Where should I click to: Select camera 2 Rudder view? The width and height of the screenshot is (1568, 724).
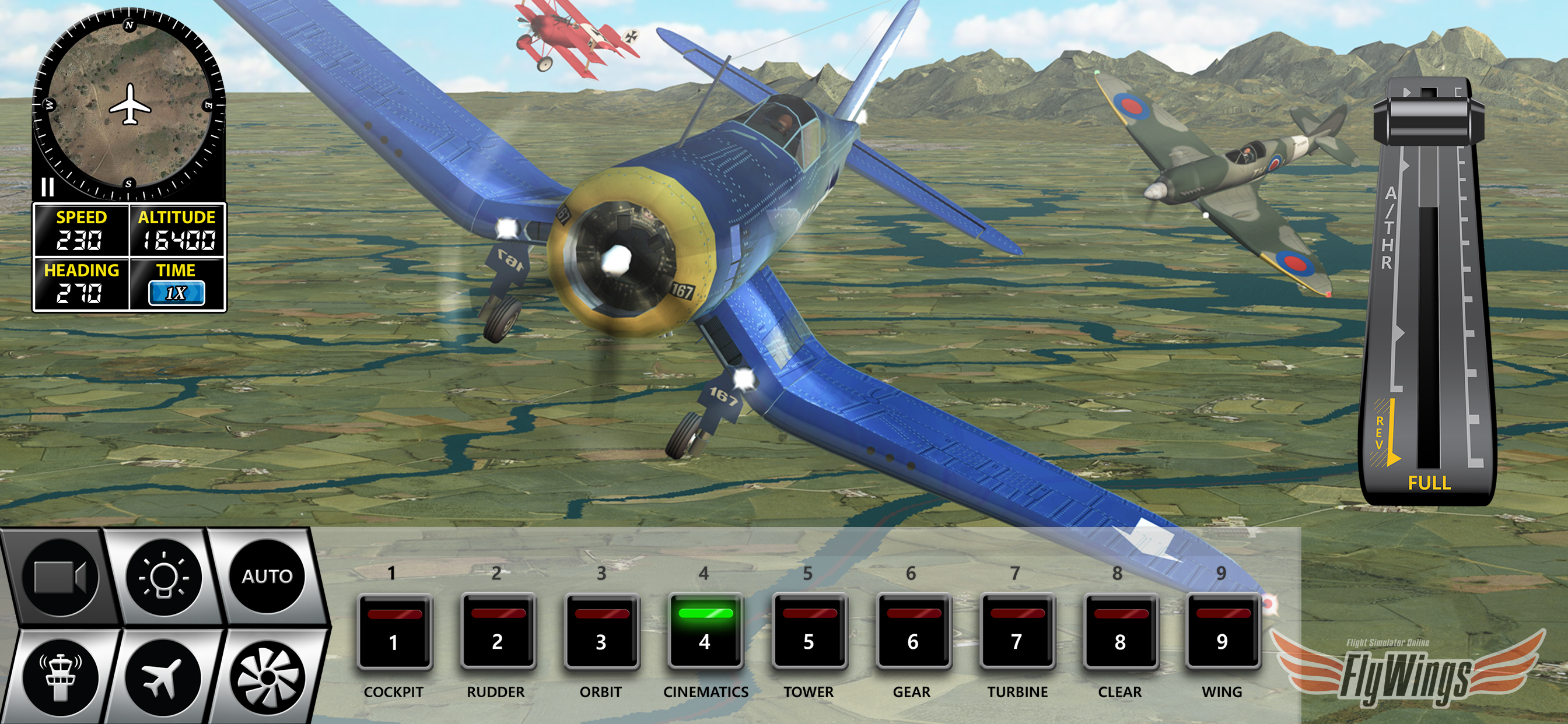coord(498,632)
